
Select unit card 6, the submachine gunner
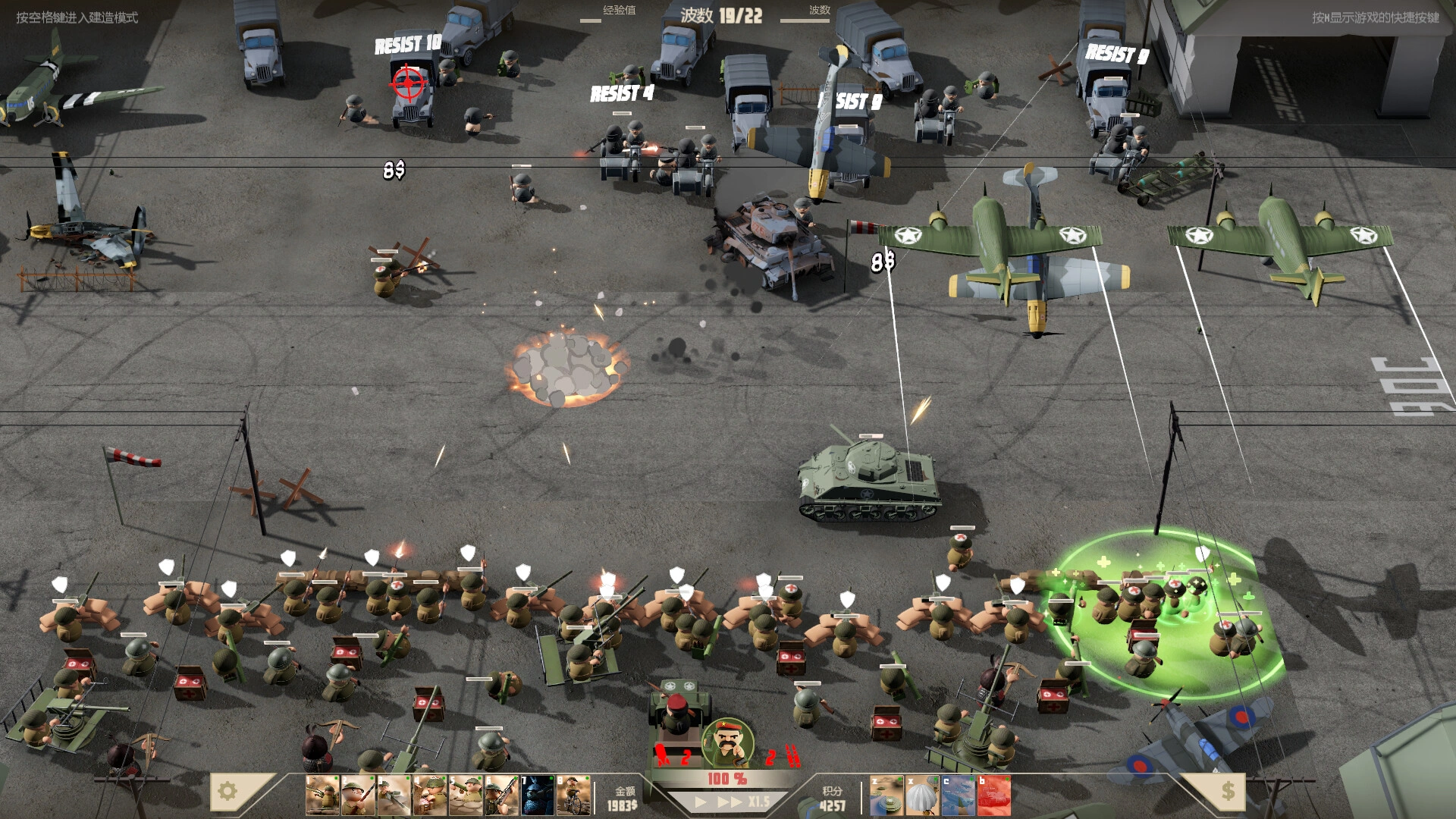(x=500, y=796)
